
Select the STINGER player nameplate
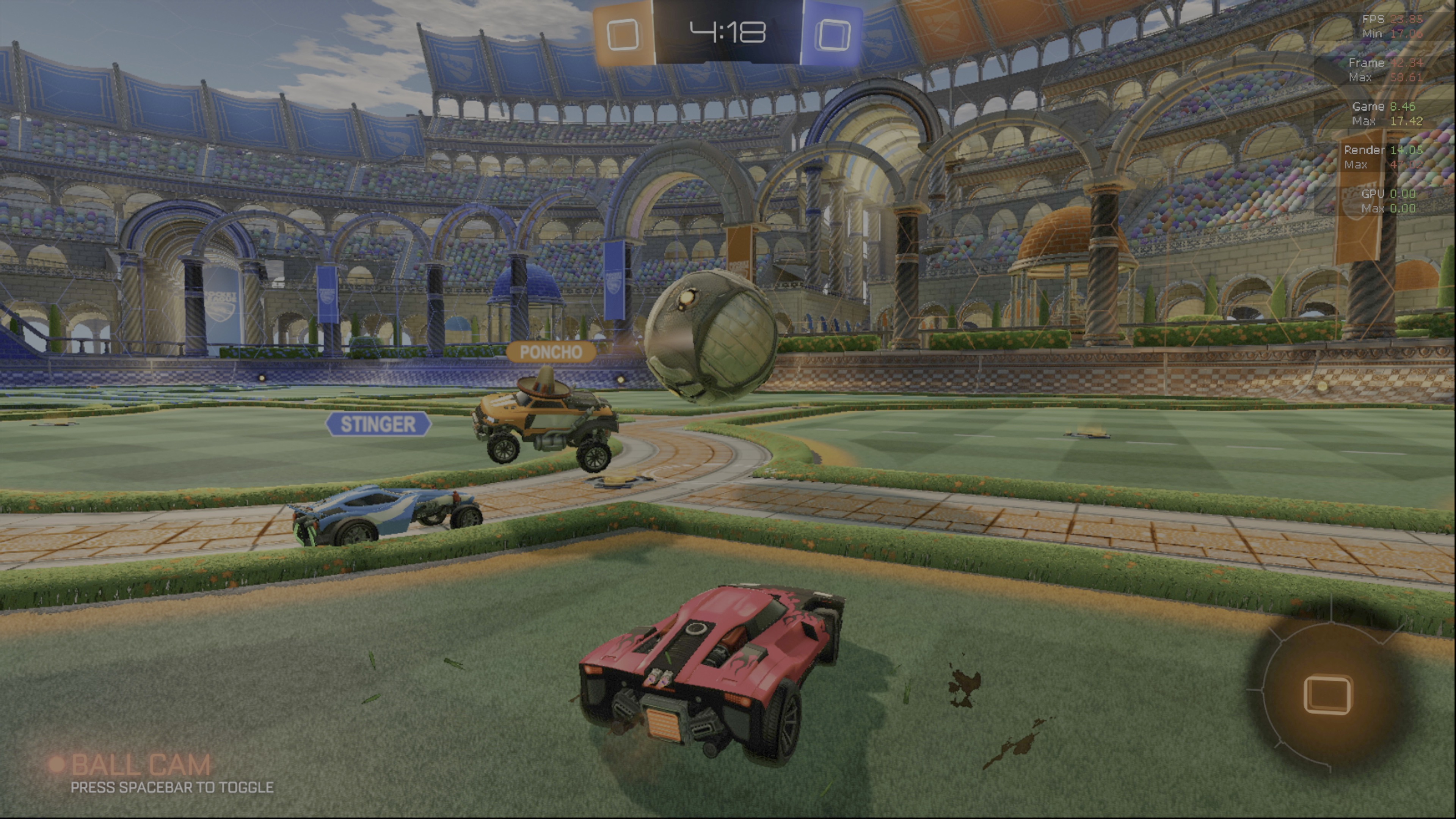(378, 424)
